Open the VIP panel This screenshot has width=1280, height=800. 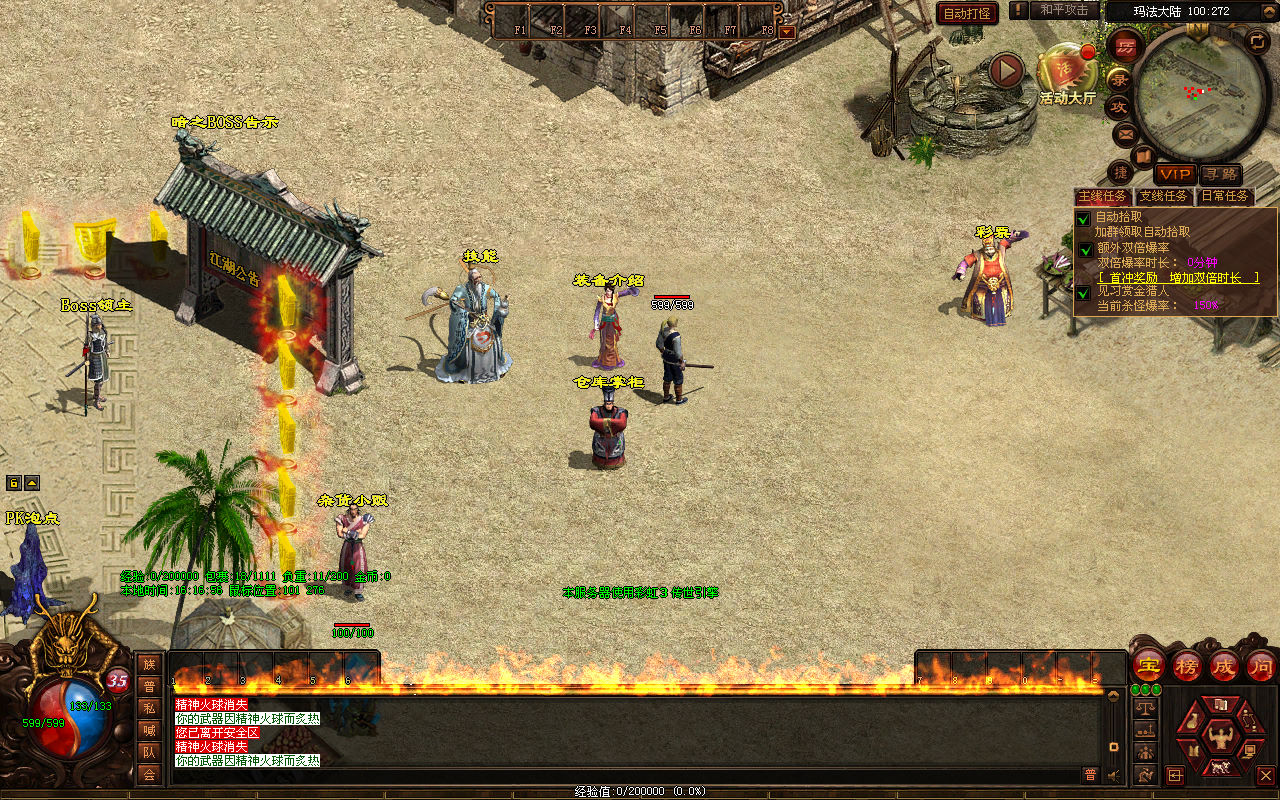[x=1175, y=174]
